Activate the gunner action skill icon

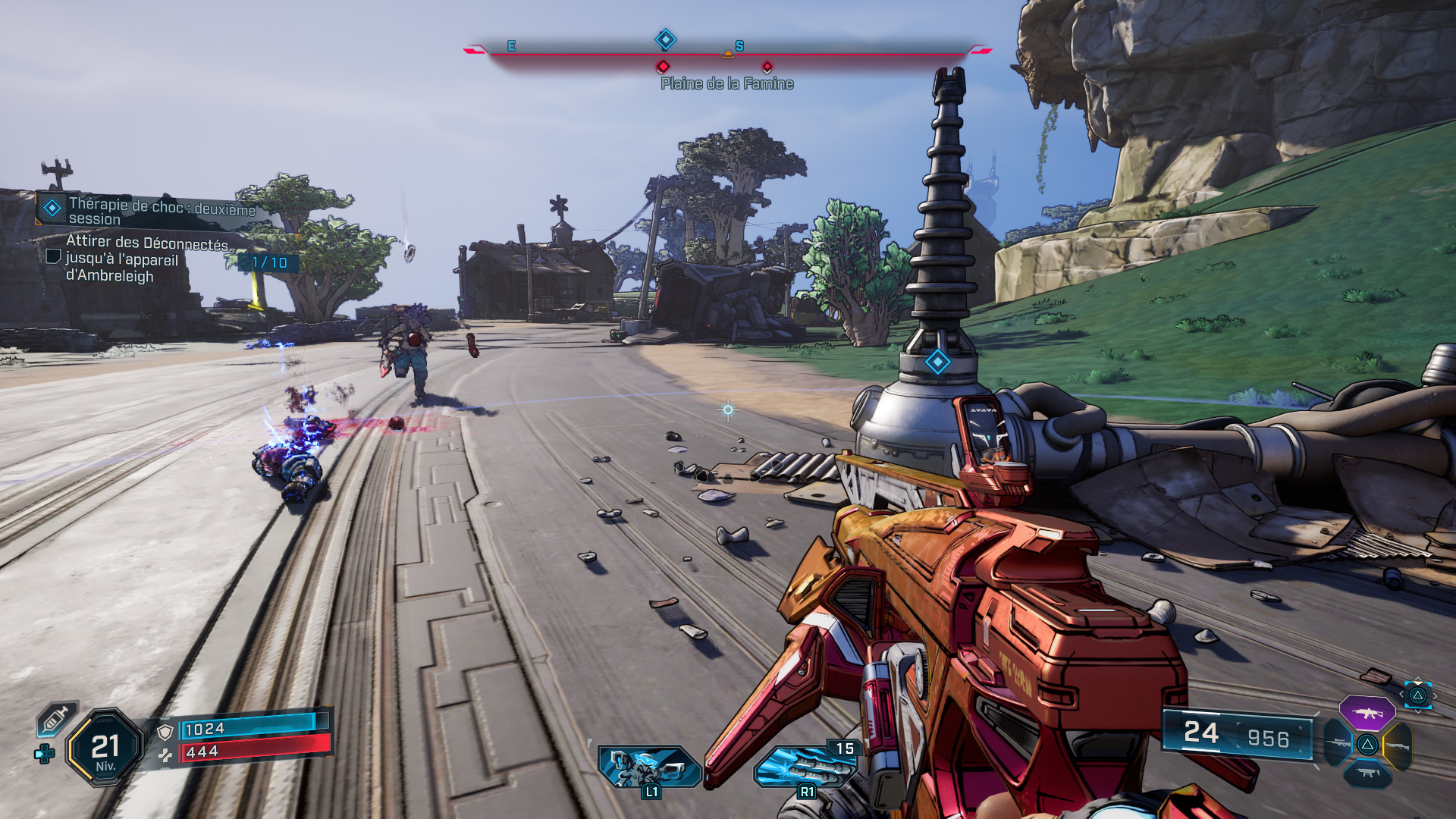[x=649, y=766]
